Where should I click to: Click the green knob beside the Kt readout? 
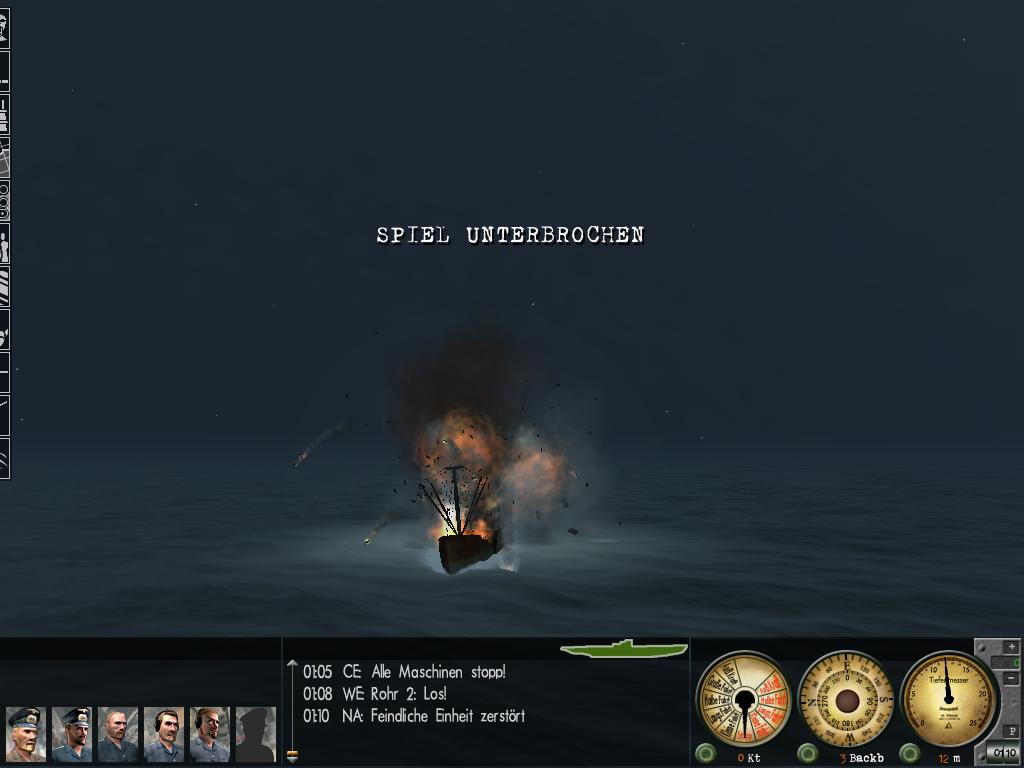coord(706,753)
